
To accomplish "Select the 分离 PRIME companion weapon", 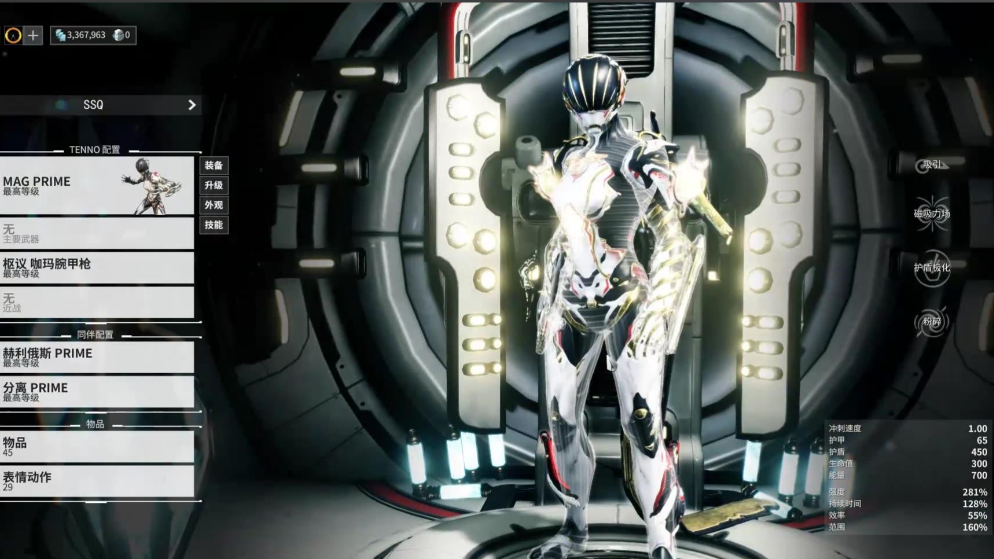I will [97, 391].
